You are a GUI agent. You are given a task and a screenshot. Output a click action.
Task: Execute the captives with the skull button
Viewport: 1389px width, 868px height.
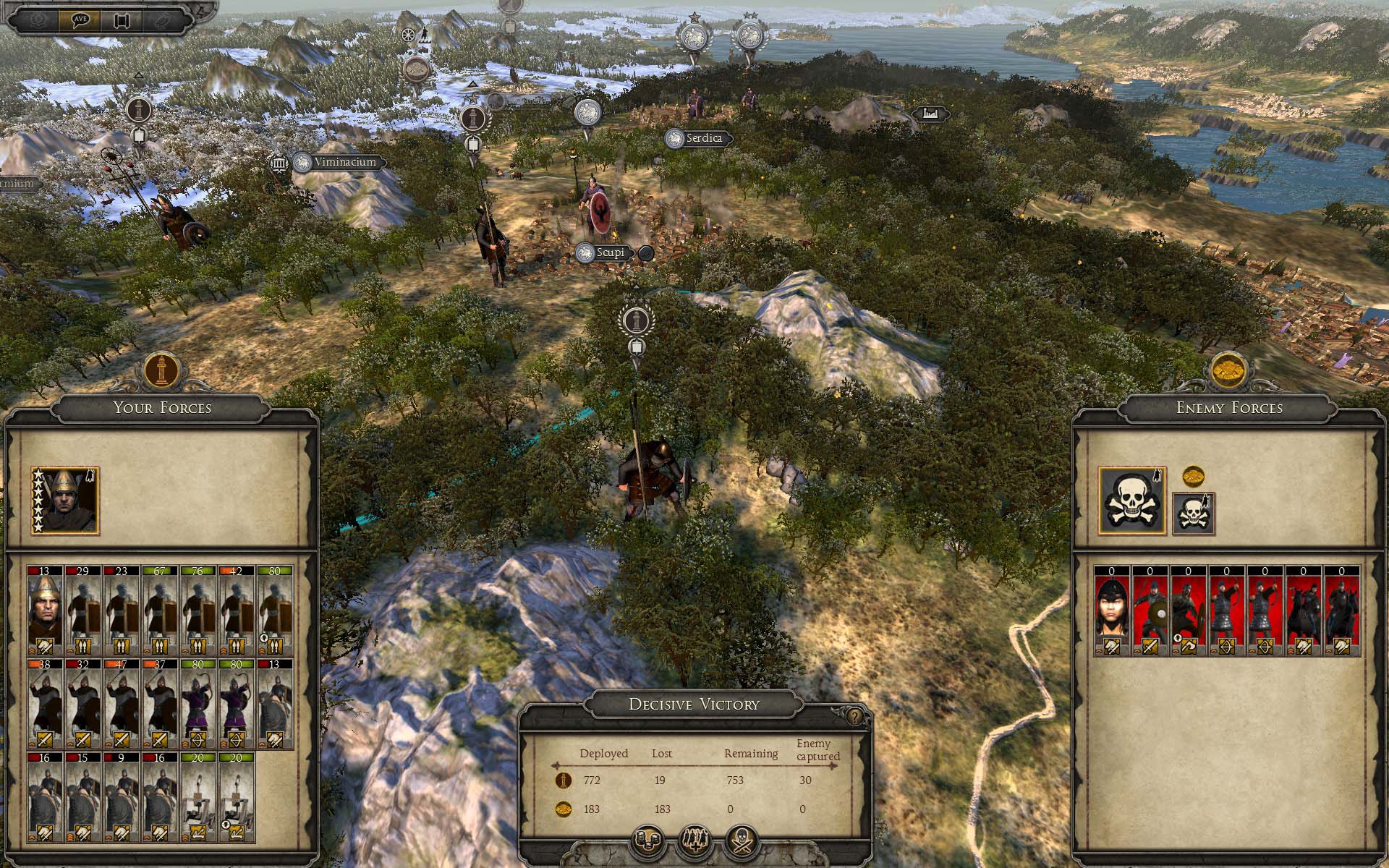741,842
